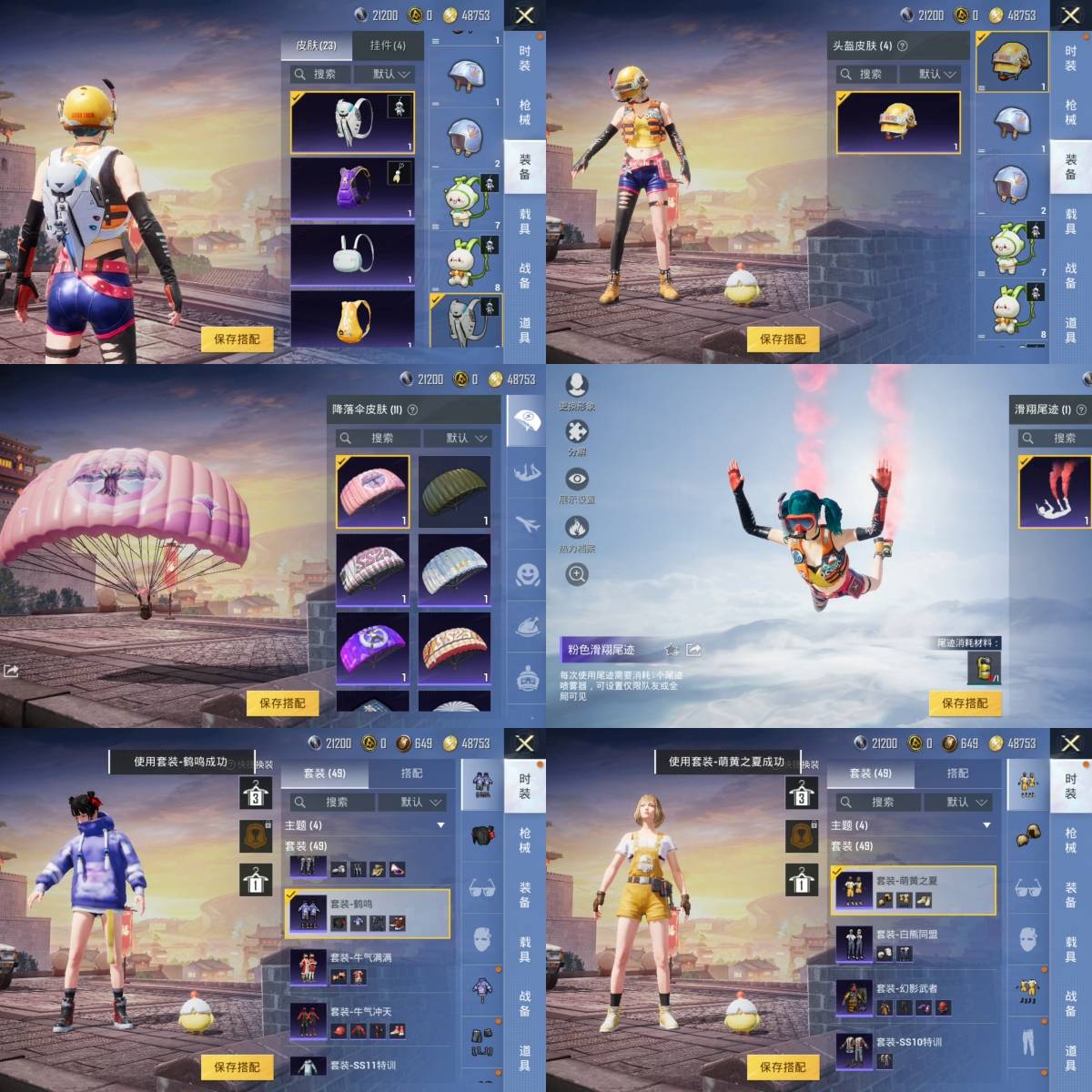Pick the 套装-SS11特训 outfit row
Image resolution: width=1092 pixels, height=1092 pixels.
(367, 1066)
